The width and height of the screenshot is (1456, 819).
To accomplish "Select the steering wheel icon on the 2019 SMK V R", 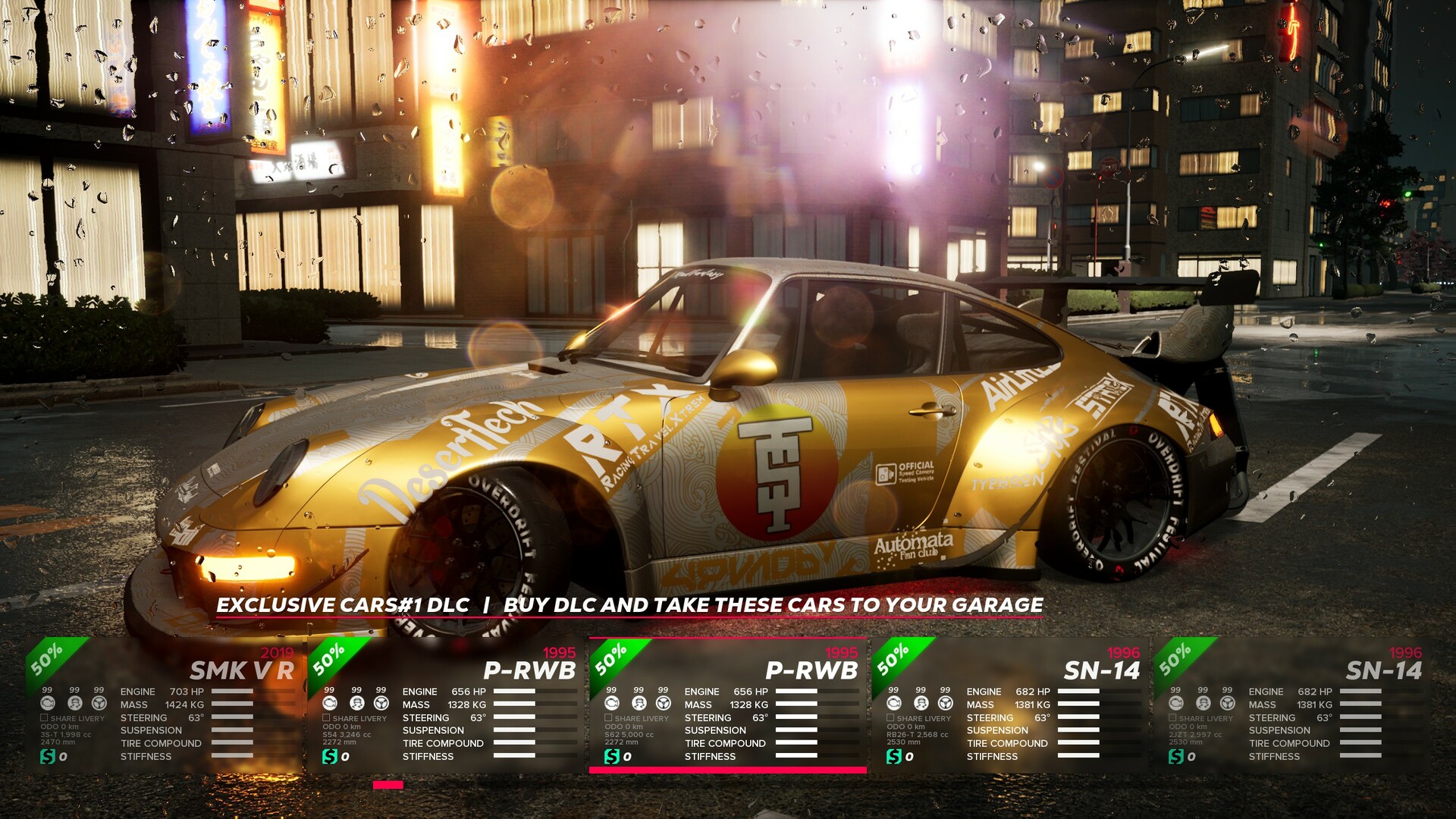I will click(99, 704).
